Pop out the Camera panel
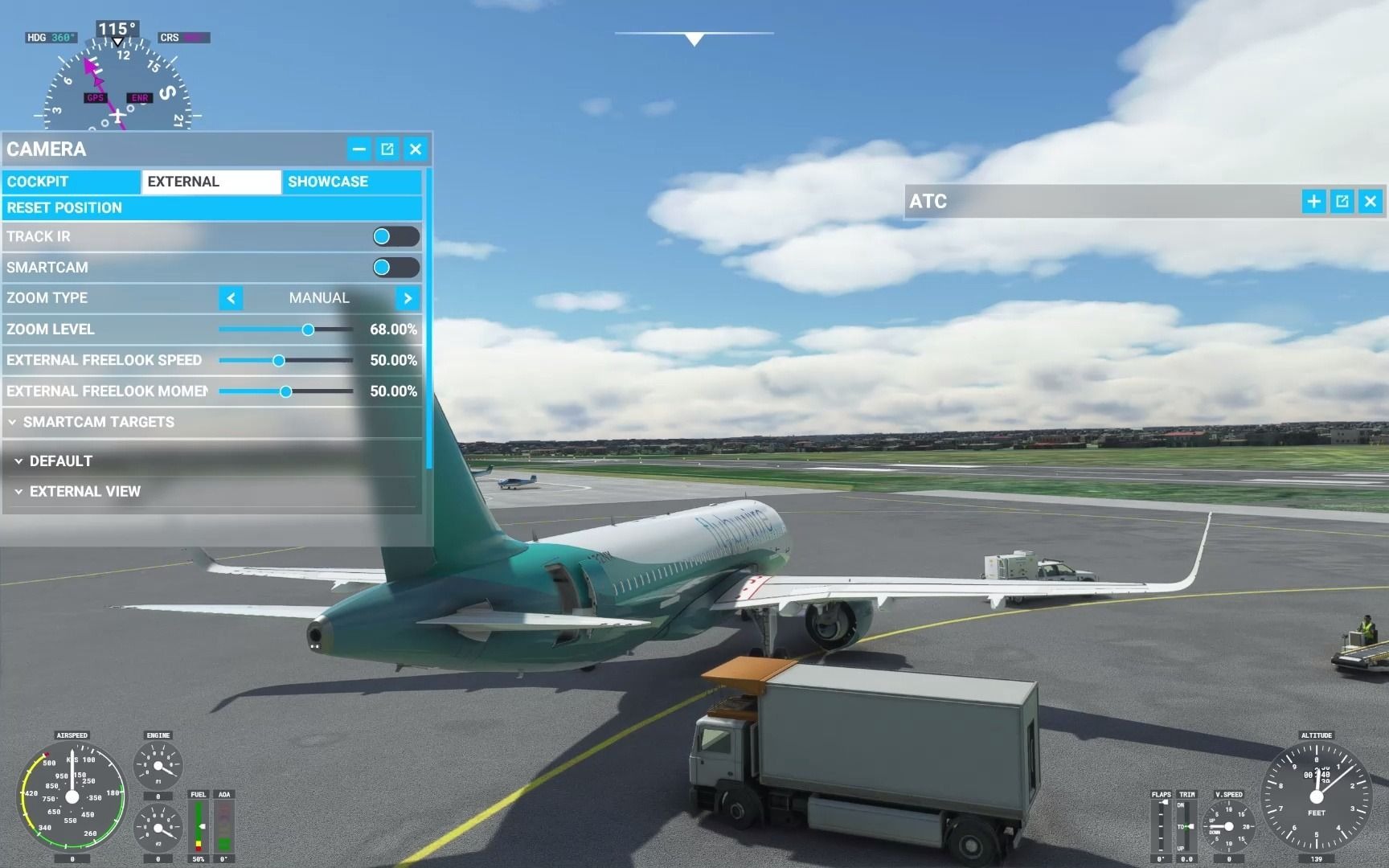 pyautogui.click(x=387, y=149)
